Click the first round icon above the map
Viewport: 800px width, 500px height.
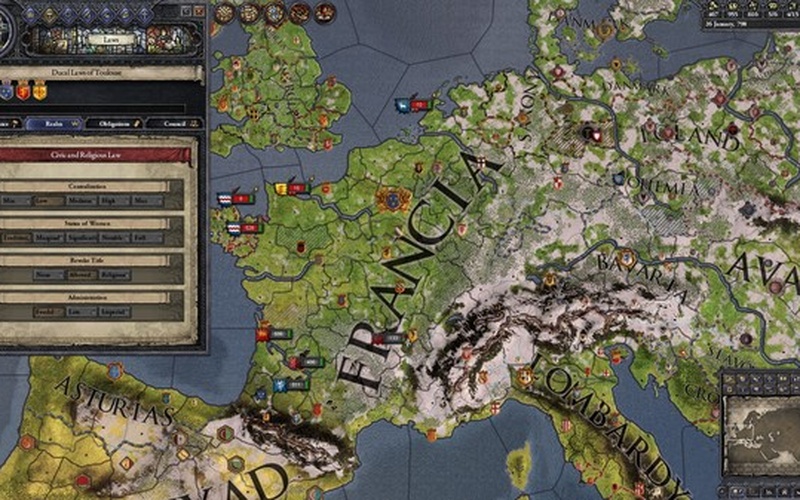coord(224,12)
